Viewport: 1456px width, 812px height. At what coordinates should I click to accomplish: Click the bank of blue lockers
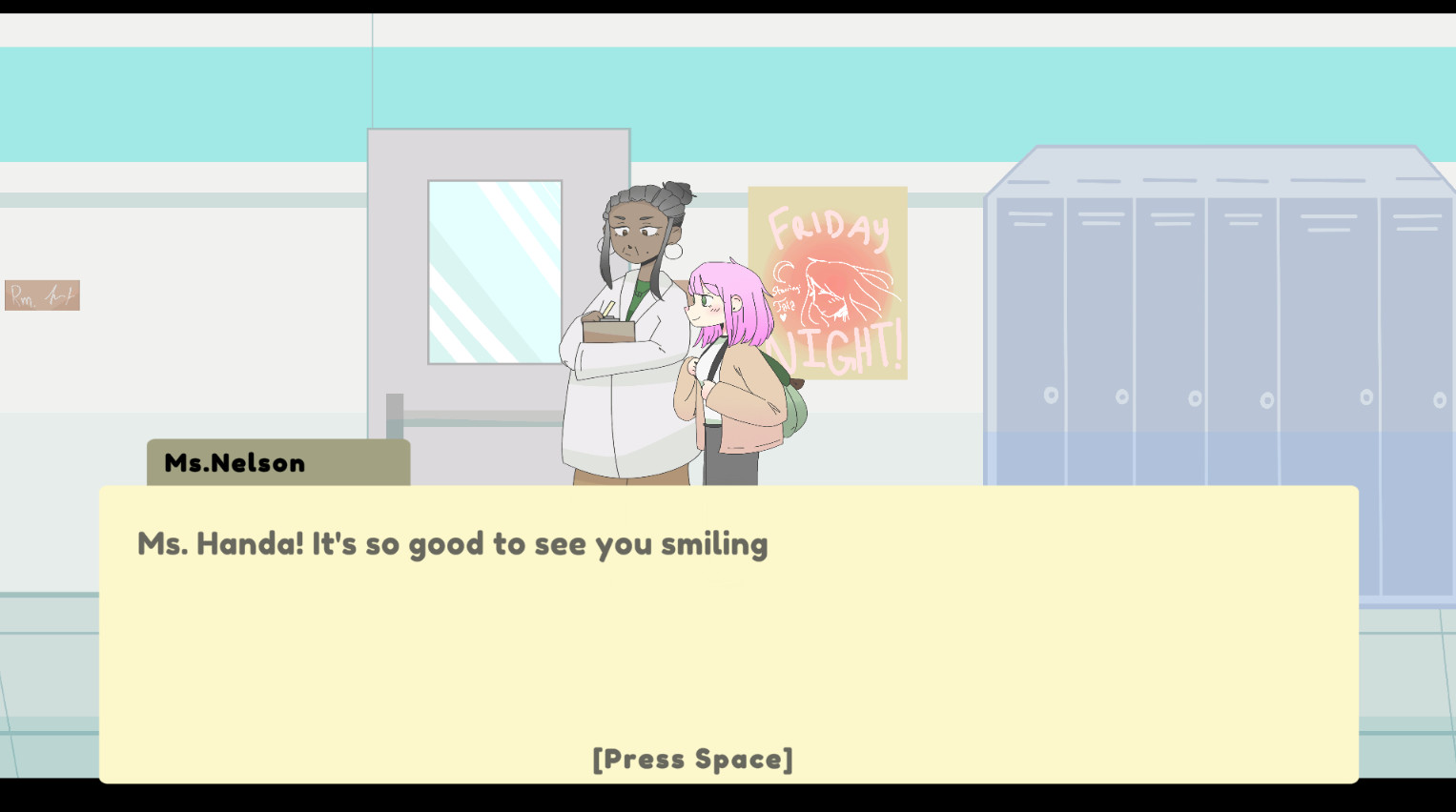pos(1220,315)
